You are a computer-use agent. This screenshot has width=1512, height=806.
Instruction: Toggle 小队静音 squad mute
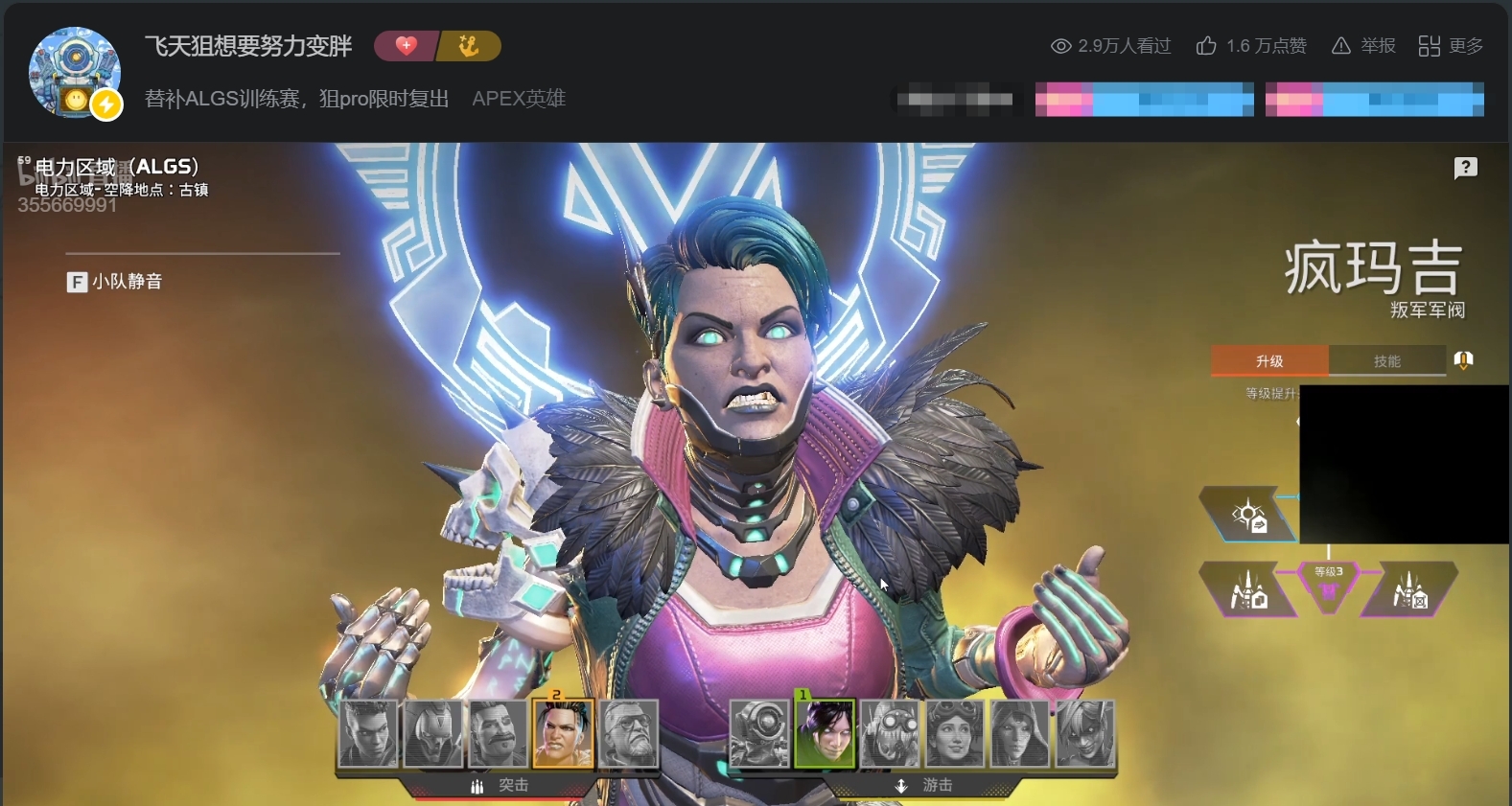point(115,281)
